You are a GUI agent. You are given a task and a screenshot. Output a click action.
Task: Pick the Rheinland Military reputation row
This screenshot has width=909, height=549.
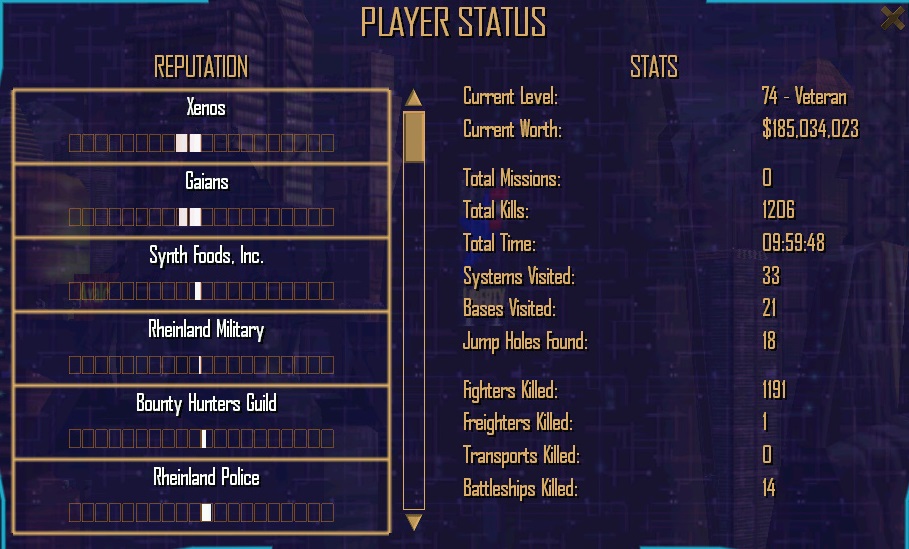201,348
